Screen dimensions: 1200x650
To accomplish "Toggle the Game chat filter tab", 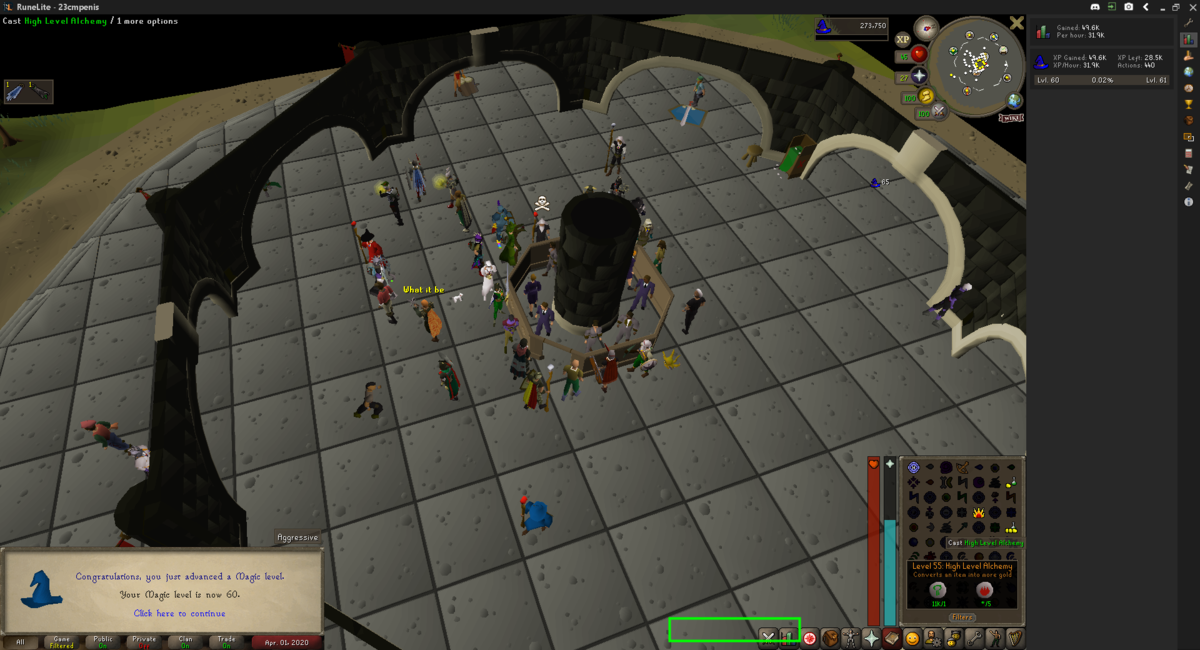I will coord(62,641).
